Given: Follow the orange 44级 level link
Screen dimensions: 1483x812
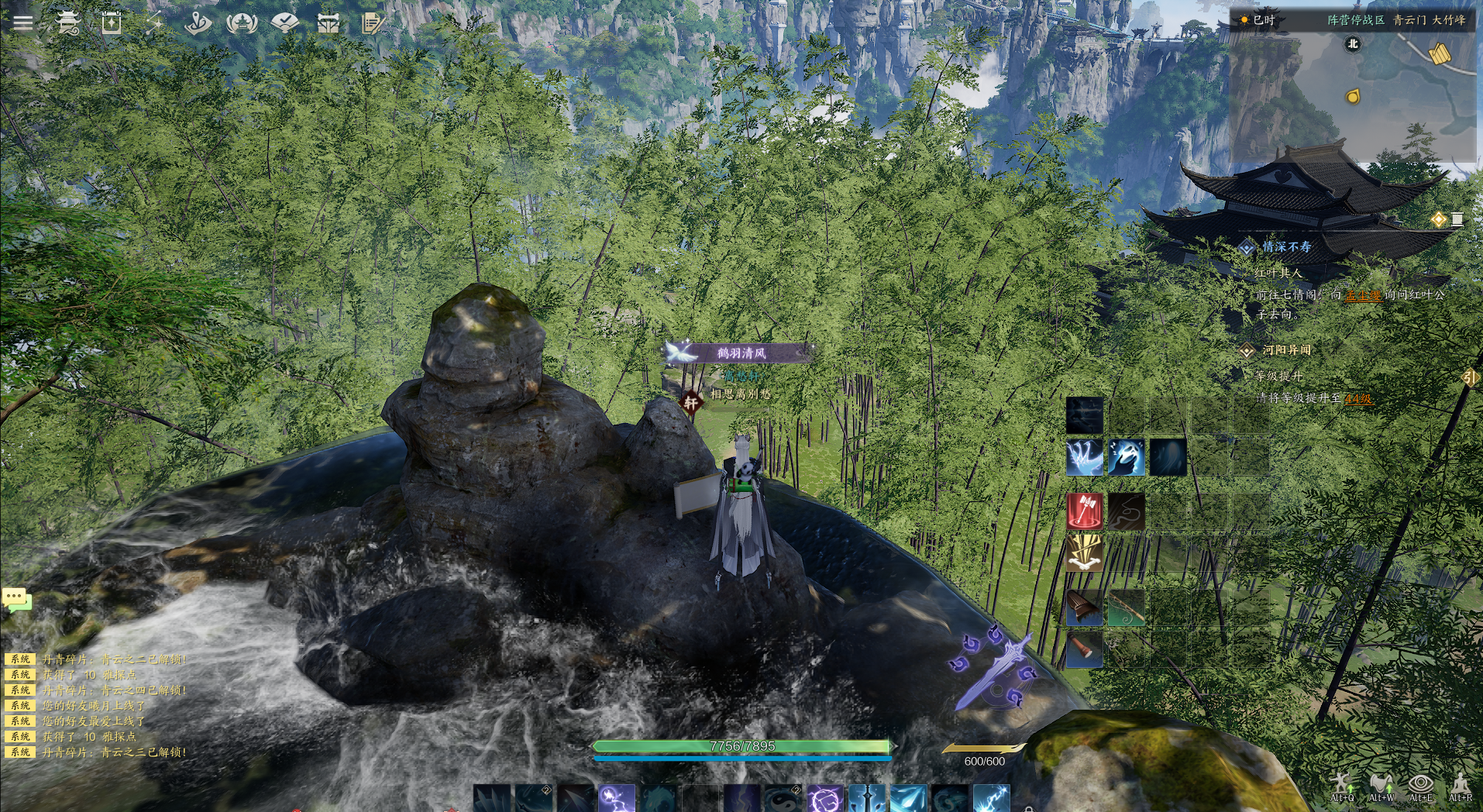Looking at the screenshot, I should [1358, 399].
